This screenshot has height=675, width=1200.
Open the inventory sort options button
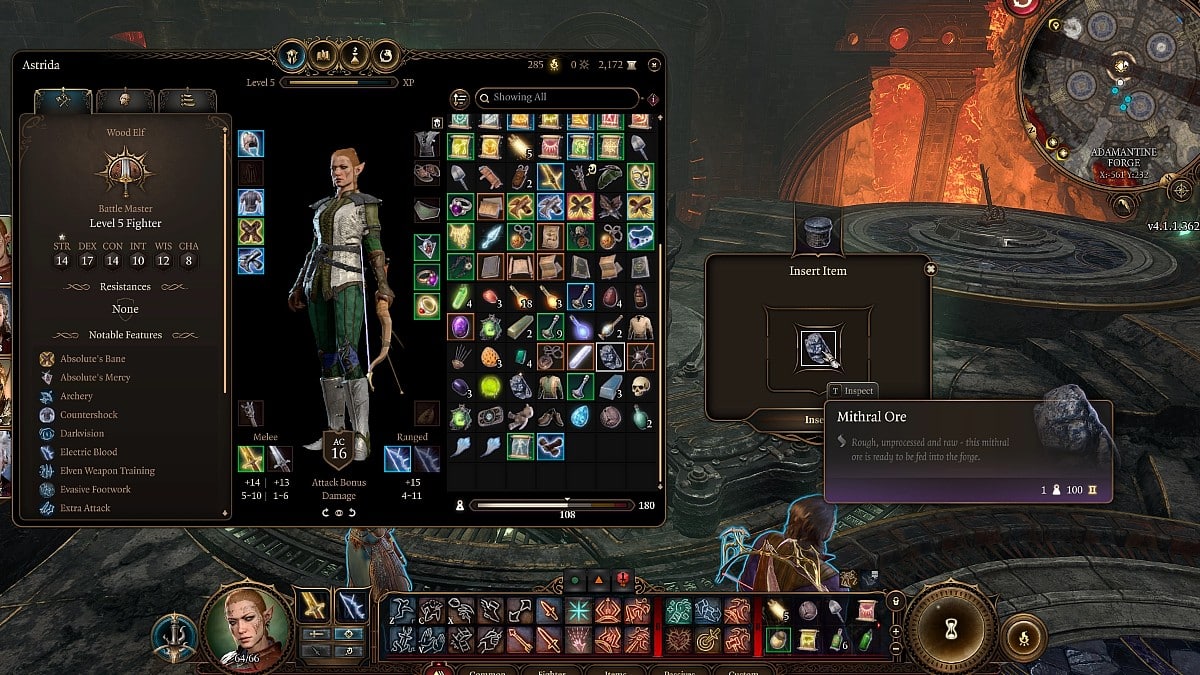460,98
